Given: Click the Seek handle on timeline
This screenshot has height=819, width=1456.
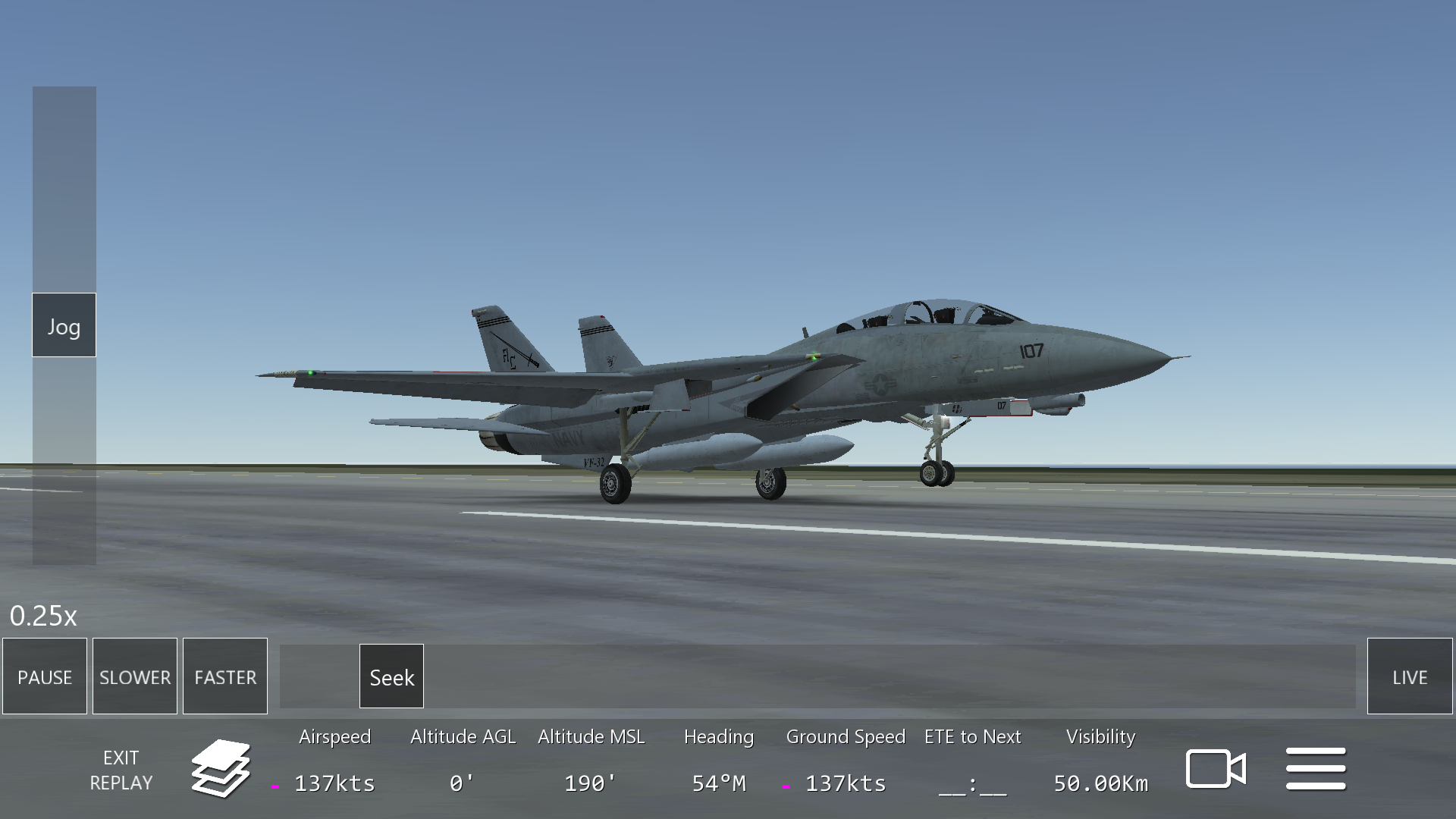Looking at the screenshot, I should pyautogui.click(x=391, y=676).
